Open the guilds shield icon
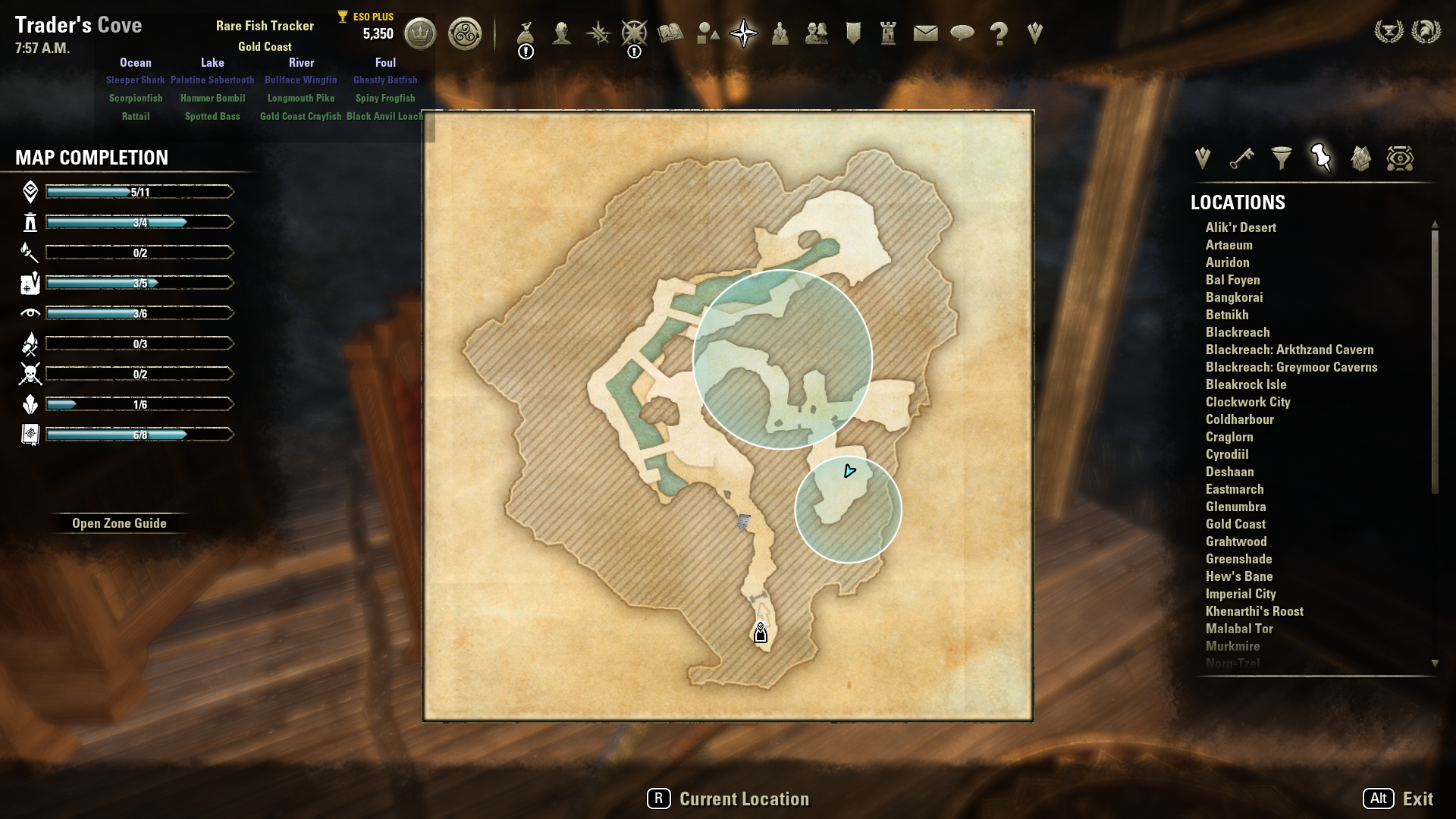This screenshot has height=819, width=1456. (x=853, y=33)
